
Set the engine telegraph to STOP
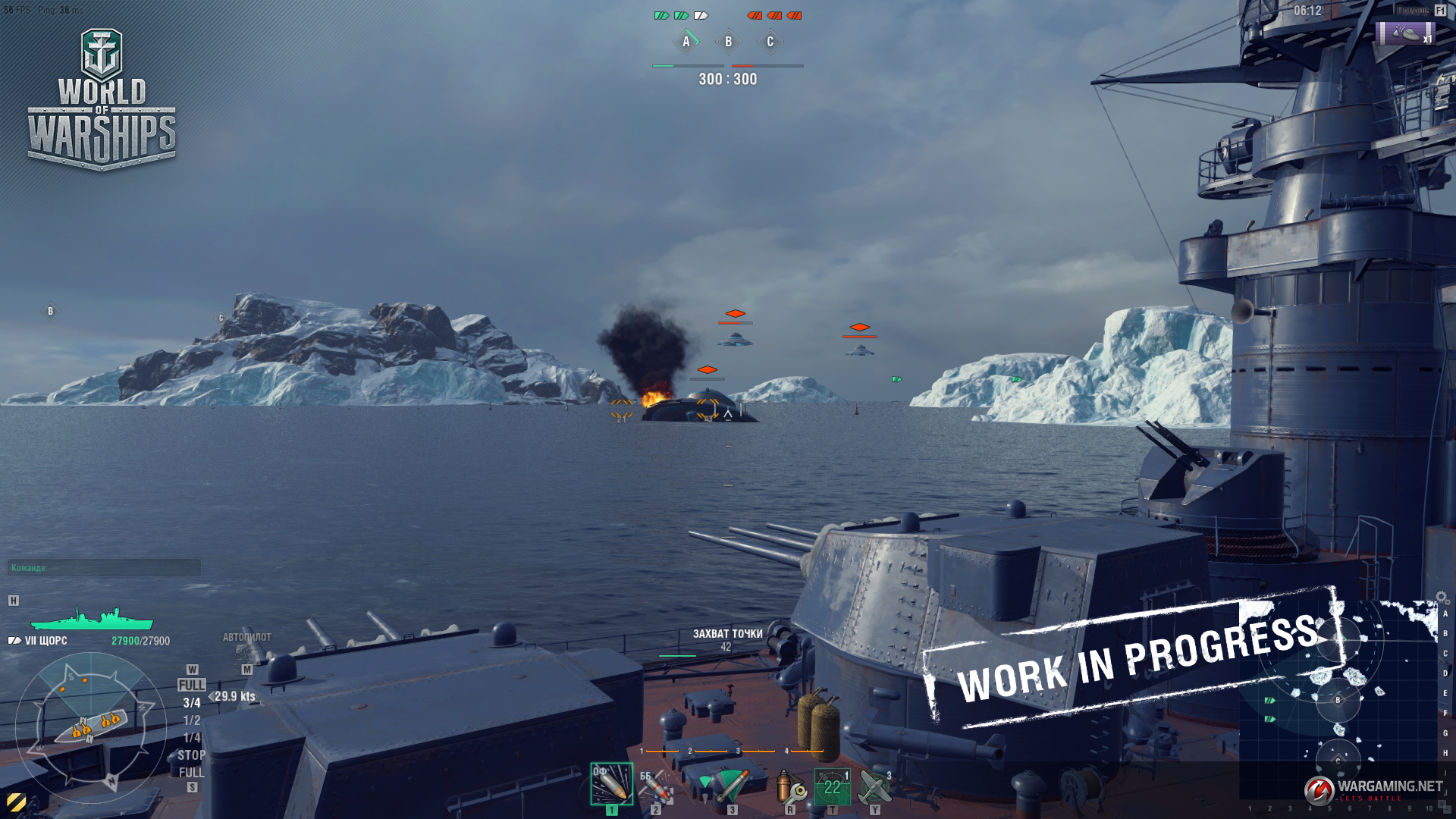tap(191, 755)
